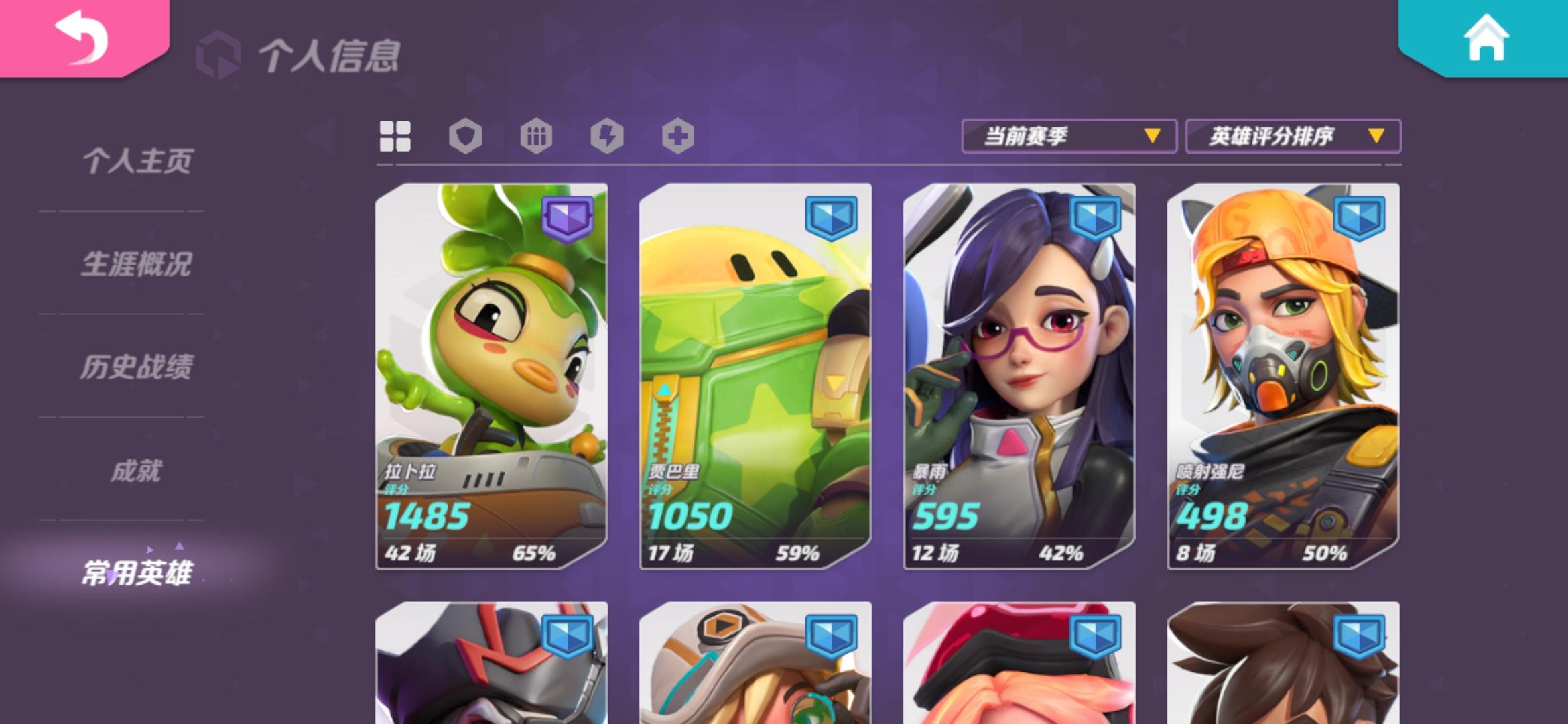Filter heroes by the ammo damage role icon
The width and height of the screenshot is (1568, 724).
537,136
